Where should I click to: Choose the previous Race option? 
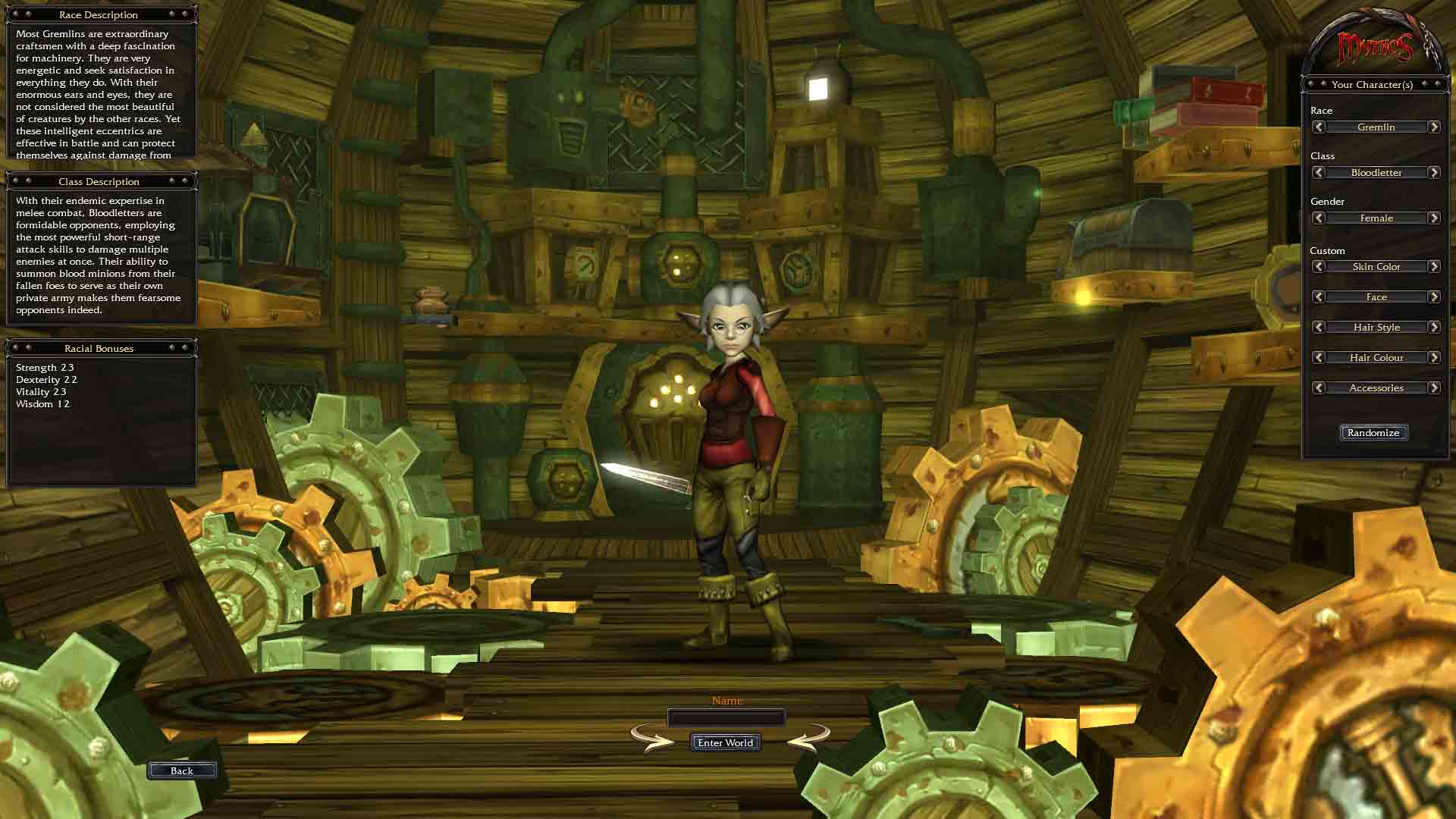pyautogui.click(x=1319, y=127)
